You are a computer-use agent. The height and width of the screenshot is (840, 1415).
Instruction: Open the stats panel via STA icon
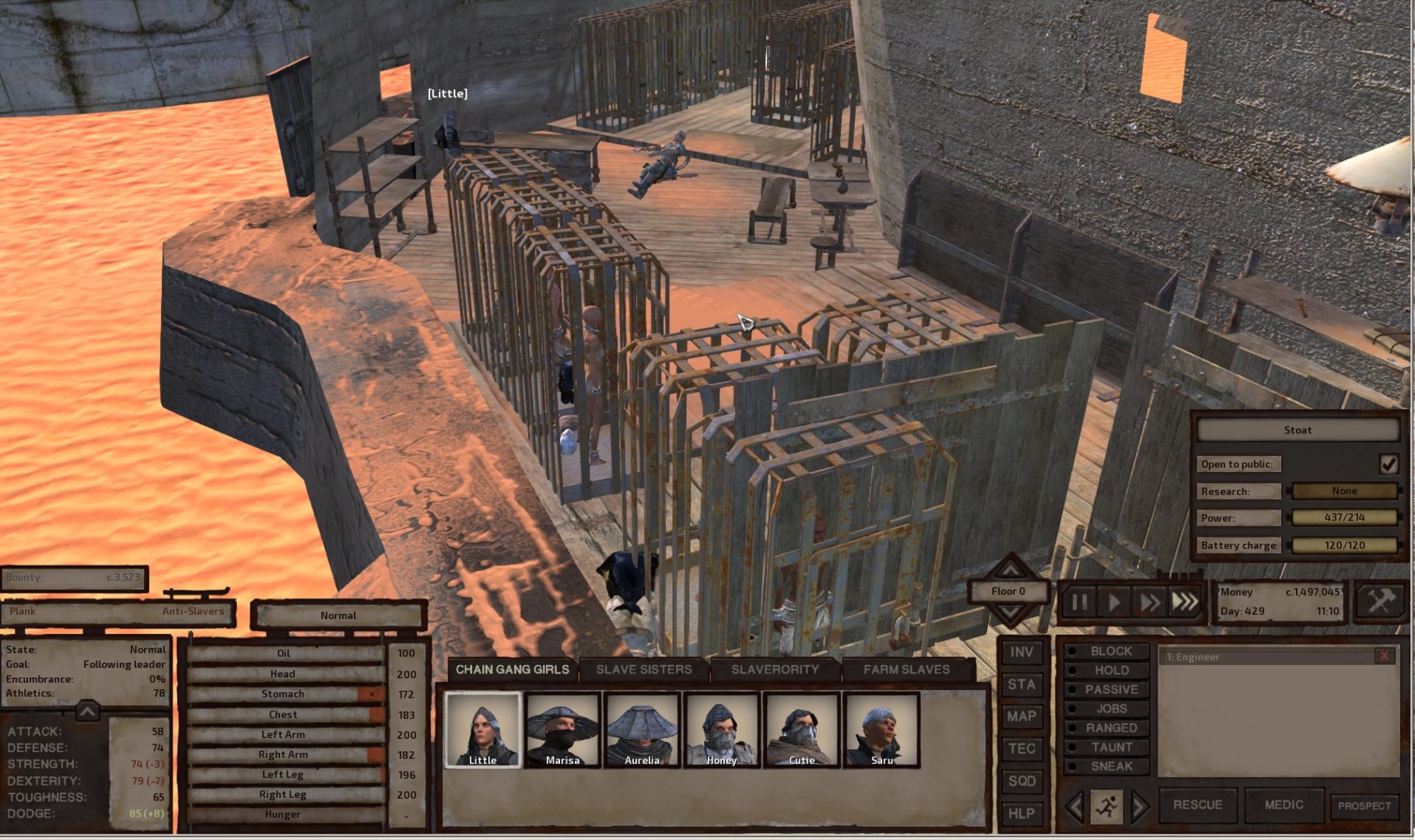tap(1021, 684)
